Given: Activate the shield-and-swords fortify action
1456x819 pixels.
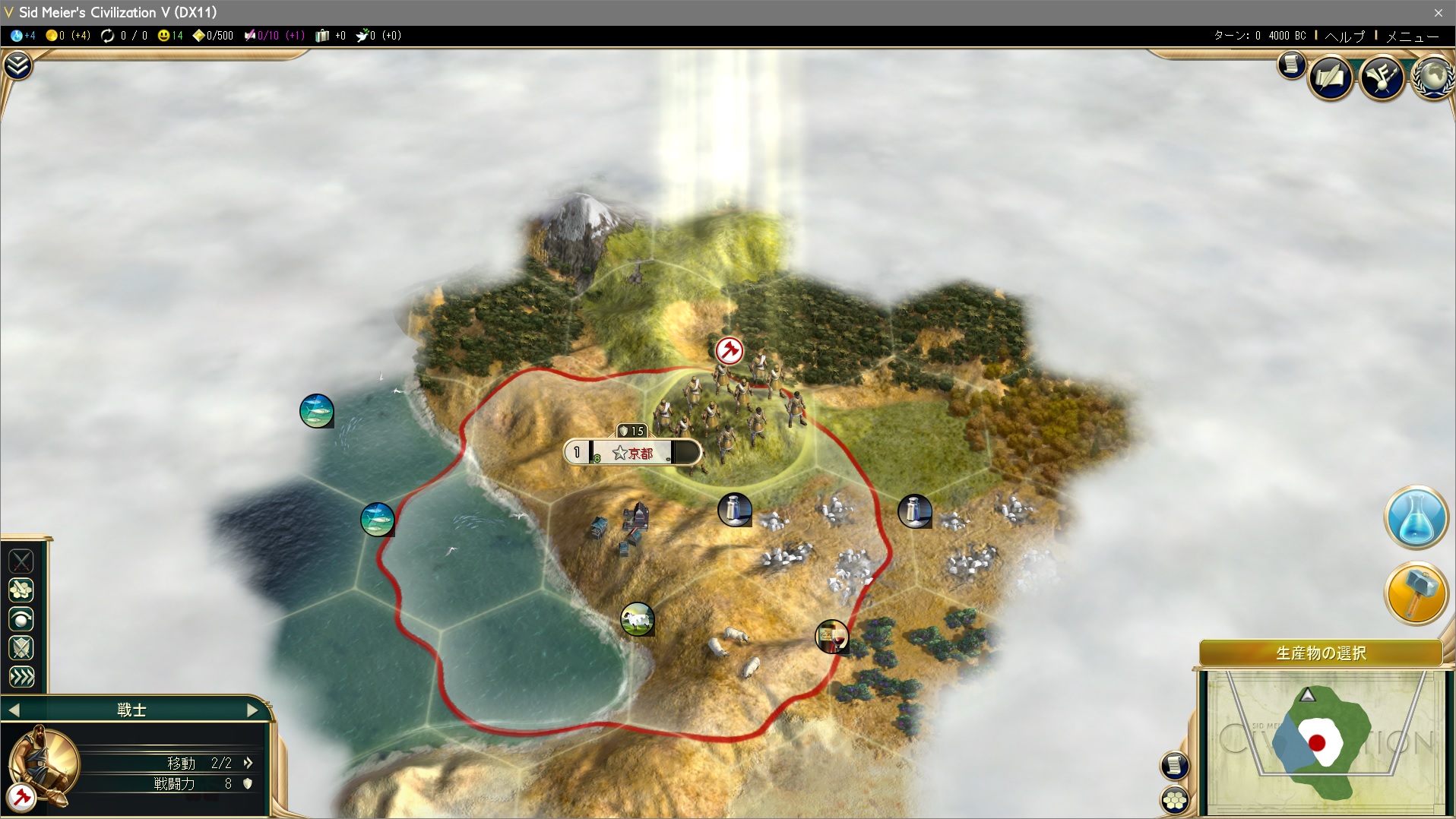Looking at the screenshot, I should (21, 648).
